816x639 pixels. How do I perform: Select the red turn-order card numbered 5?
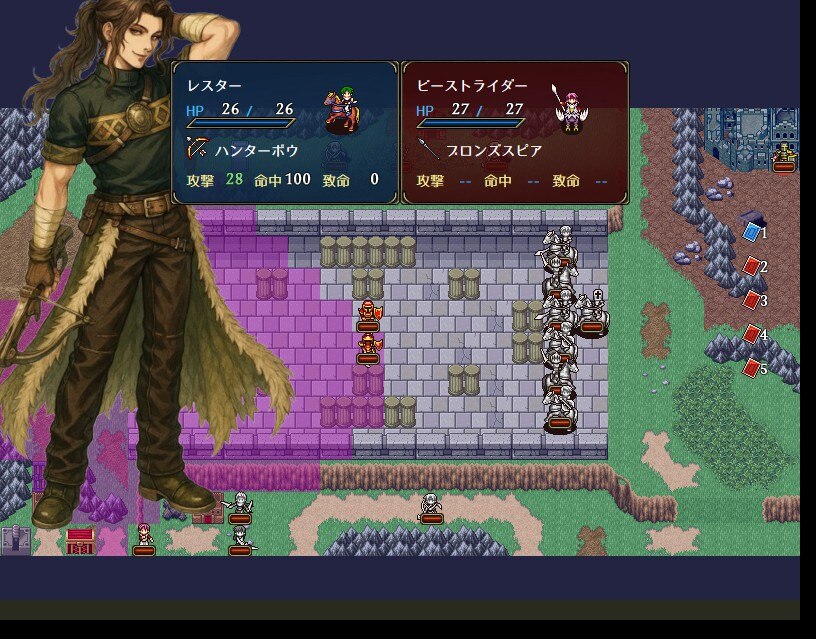click(752, 368)
